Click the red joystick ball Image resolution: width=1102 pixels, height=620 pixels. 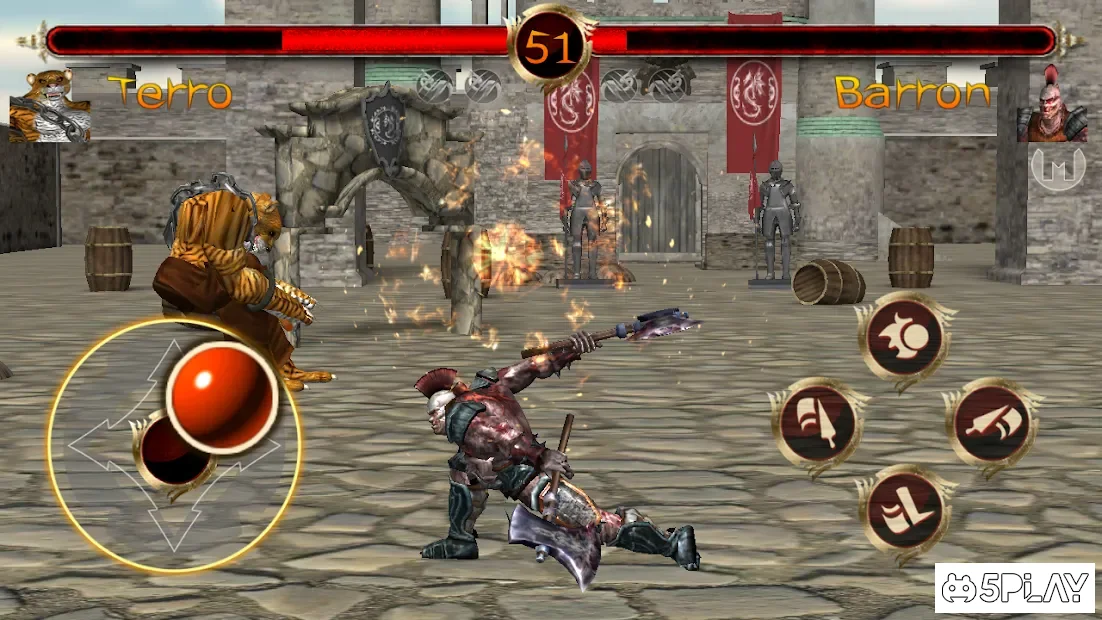tap(222, 396)
